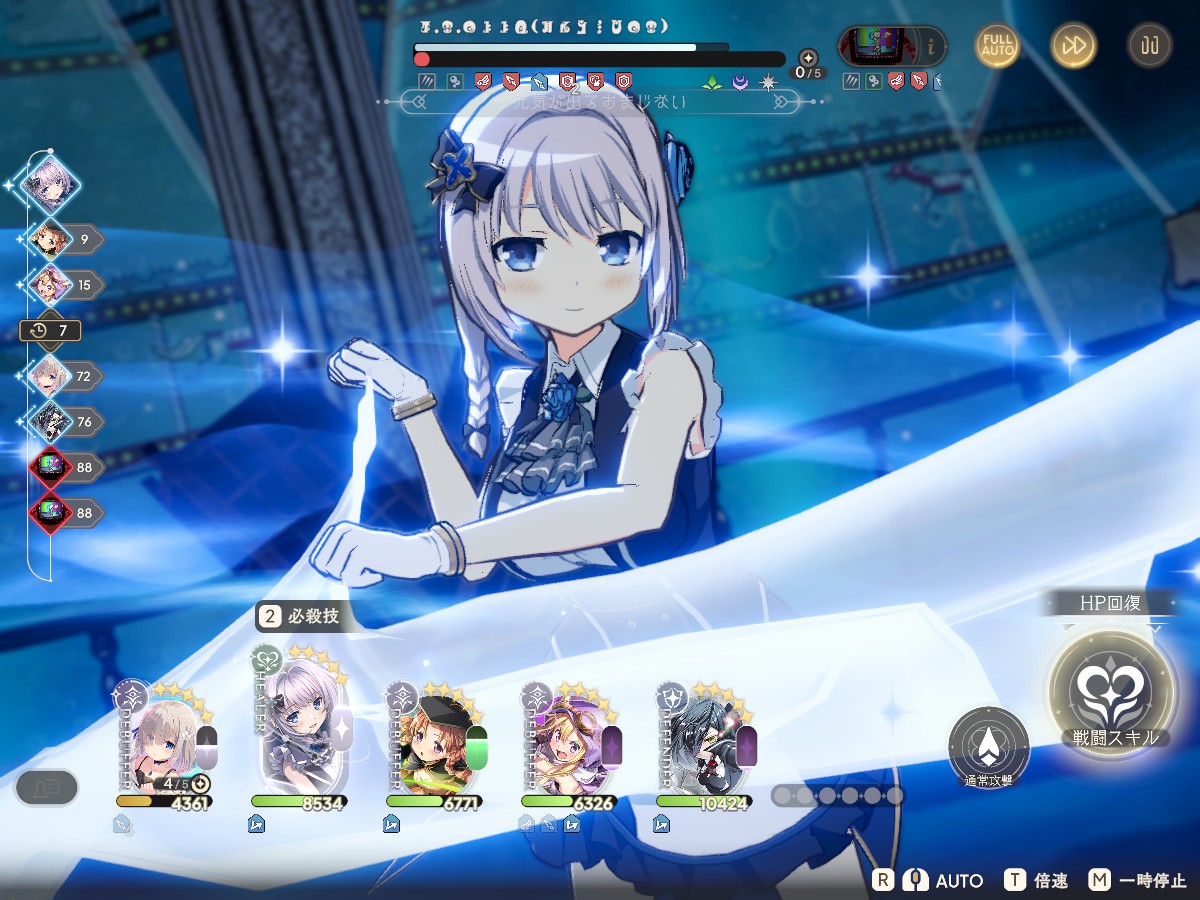Viewport: 1200px width, 900px height.
Task: Activate the fast-forward speed button
Action: point(1073,45)
